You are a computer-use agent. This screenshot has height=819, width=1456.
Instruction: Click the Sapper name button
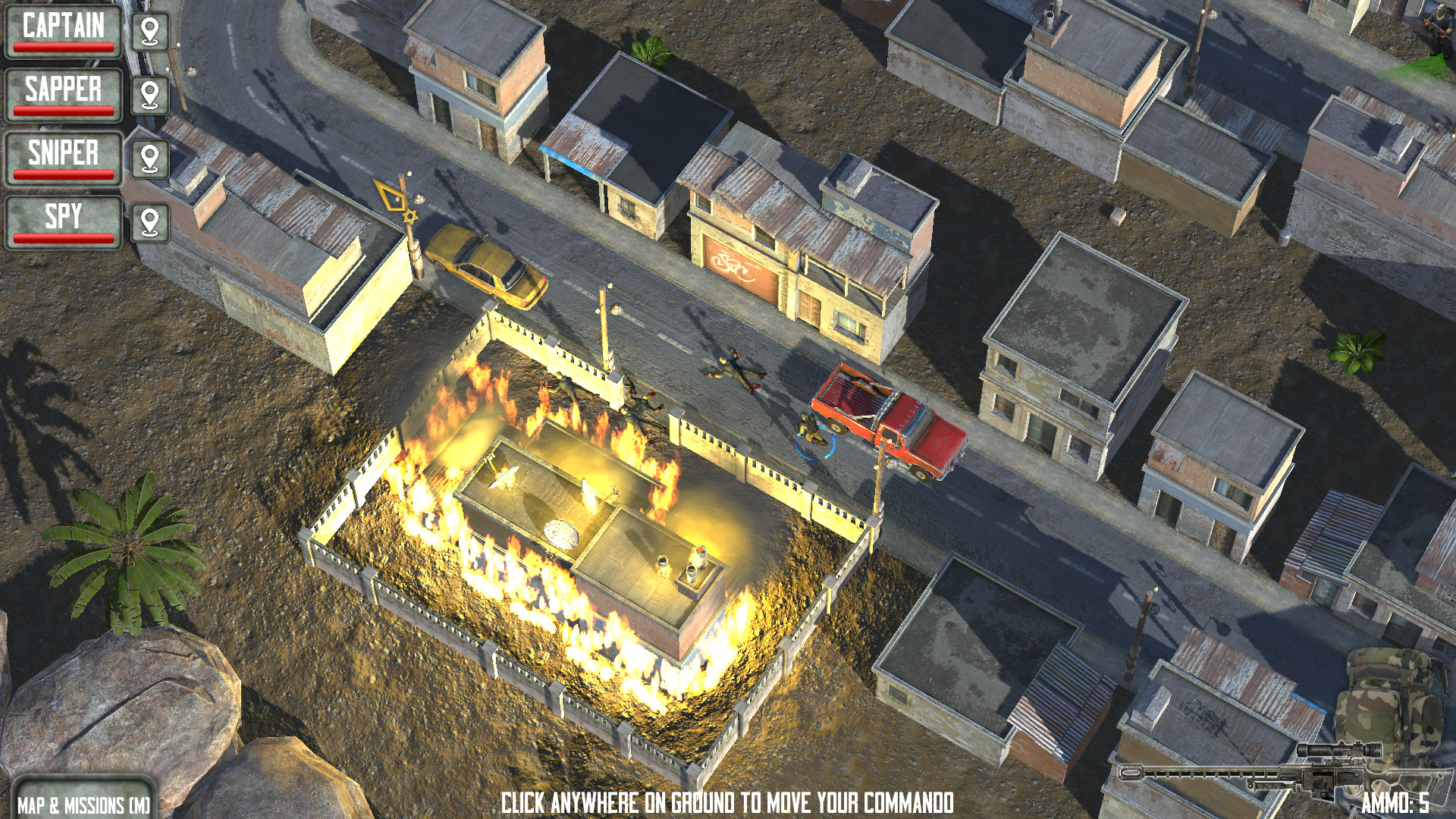(64, 89)
